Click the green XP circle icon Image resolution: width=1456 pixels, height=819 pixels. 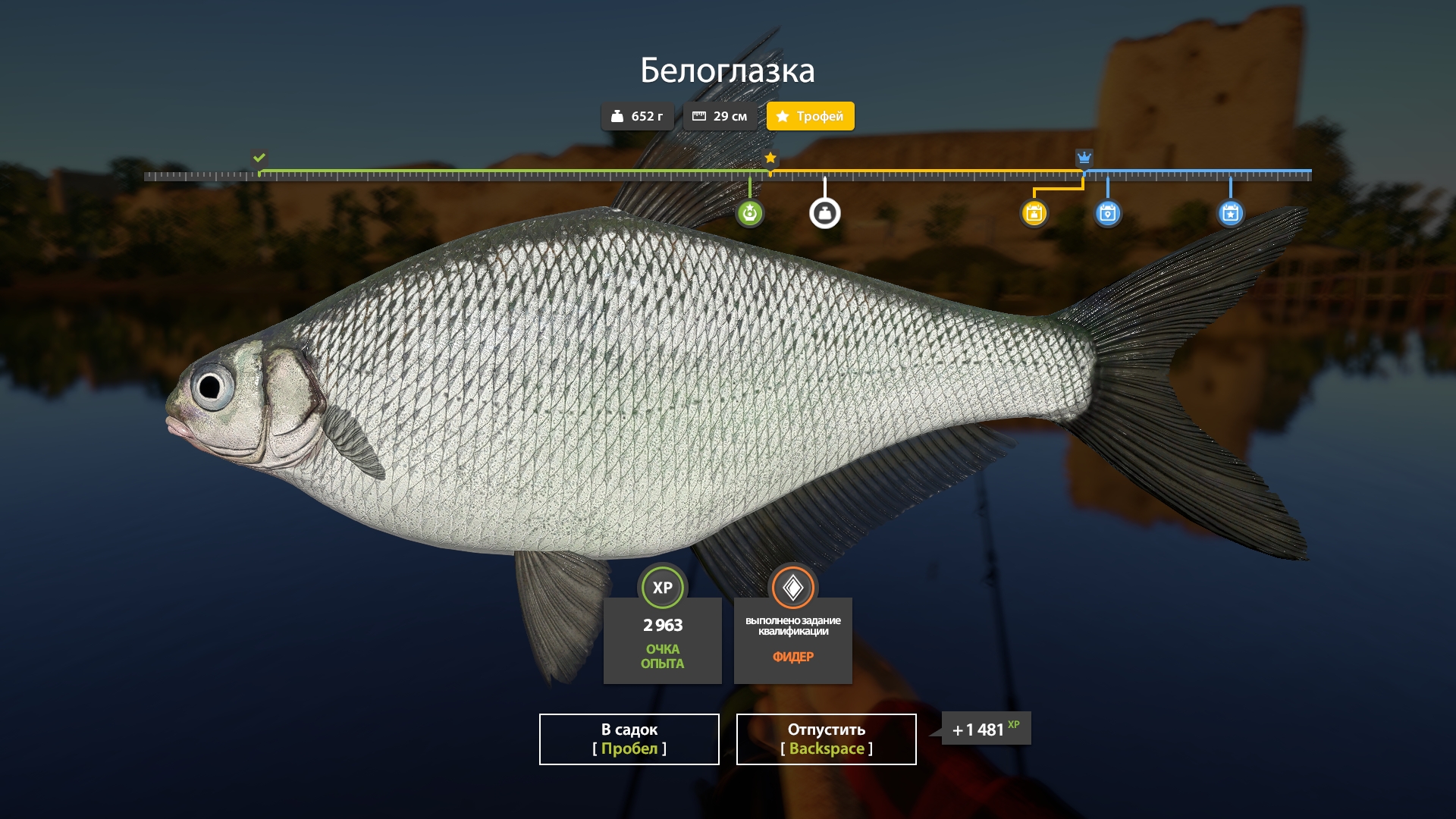point(662,586)
